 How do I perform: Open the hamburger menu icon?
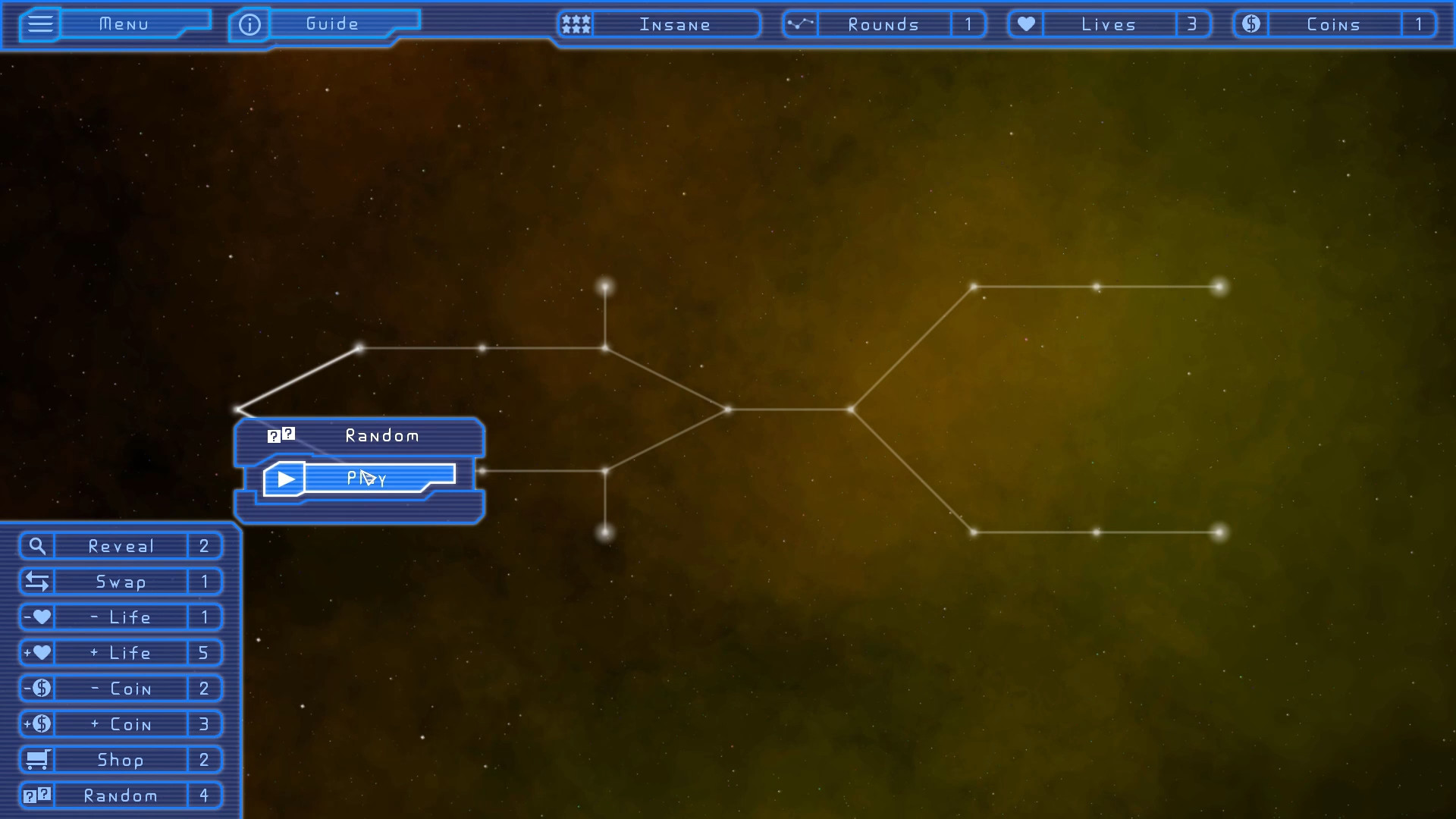[x=39, y=24]
